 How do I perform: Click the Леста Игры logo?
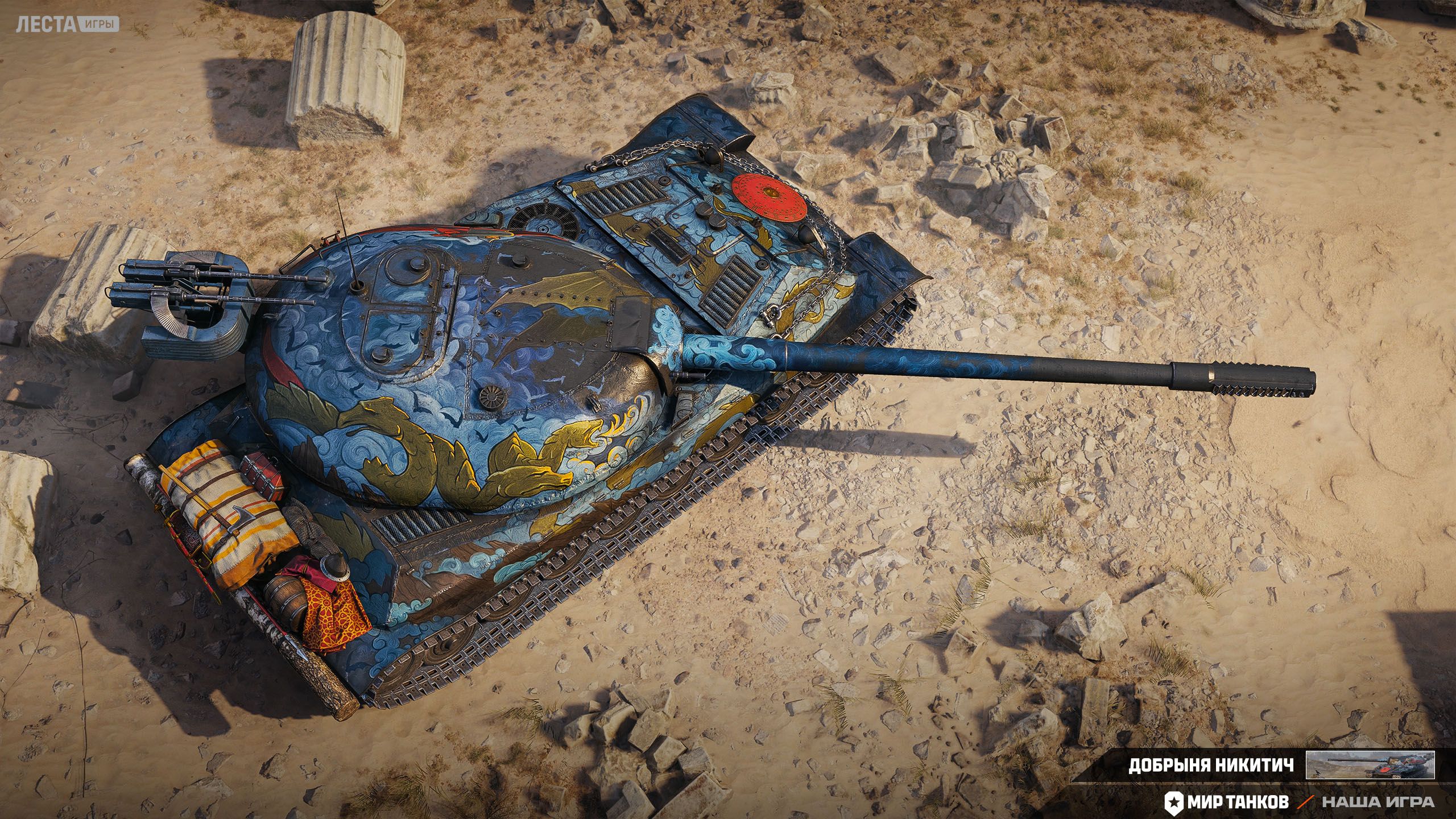pyautogui.click(x=67, y=24)
